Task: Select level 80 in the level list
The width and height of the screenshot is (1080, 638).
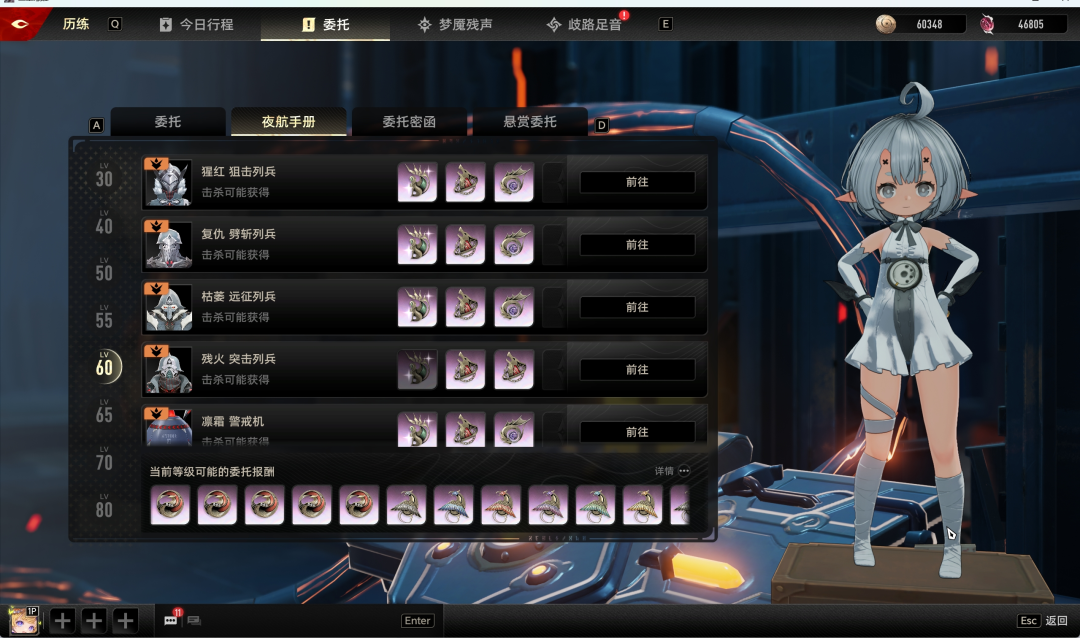Action: 104,507
